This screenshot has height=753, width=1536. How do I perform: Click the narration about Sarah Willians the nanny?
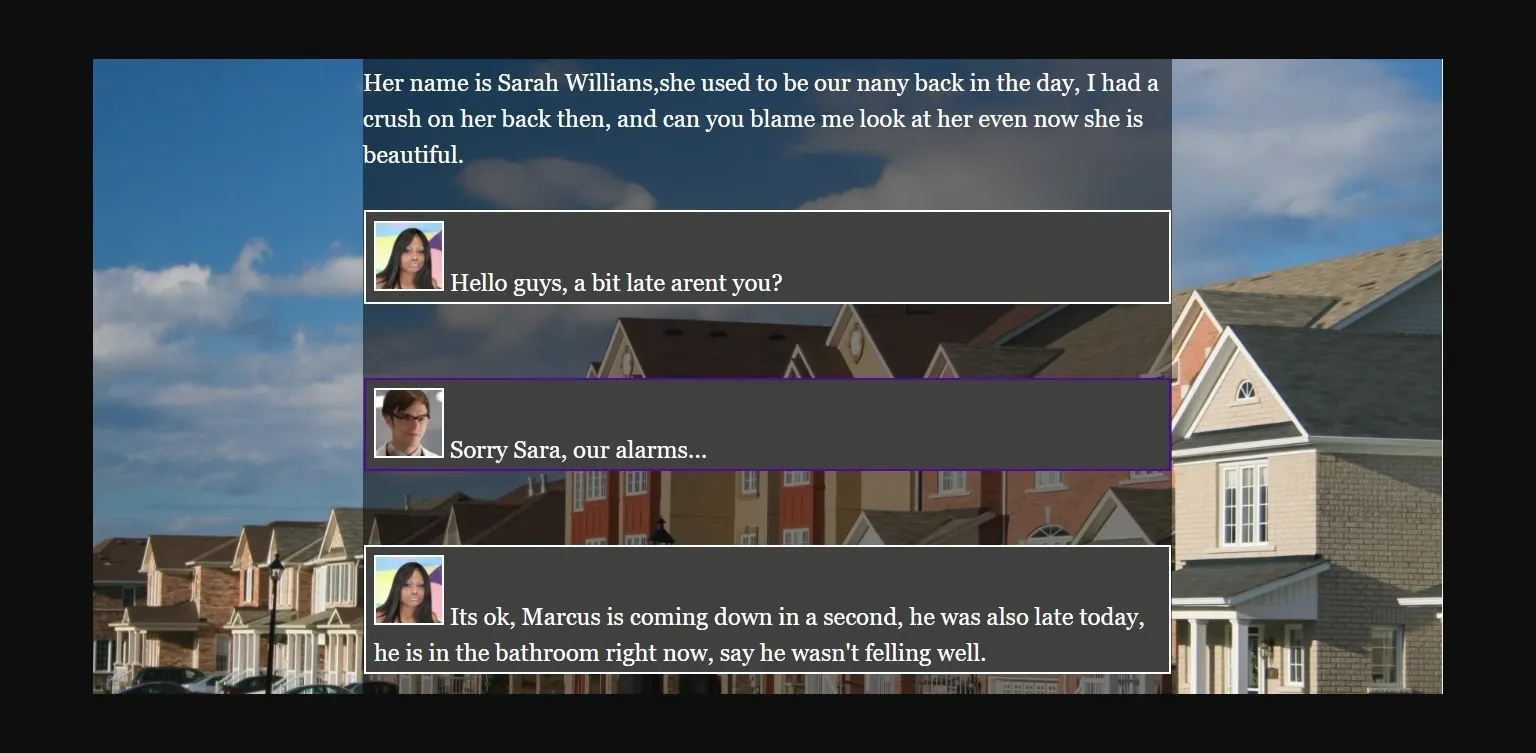(760, 118)
